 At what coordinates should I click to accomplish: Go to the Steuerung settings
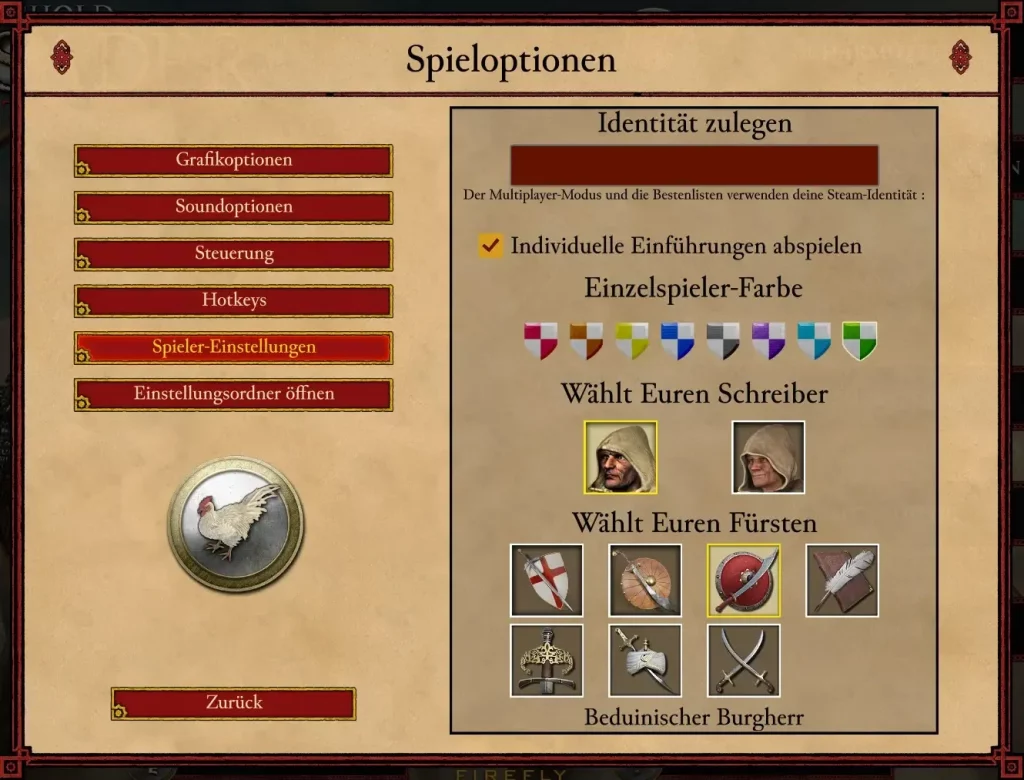click(234, 254)
